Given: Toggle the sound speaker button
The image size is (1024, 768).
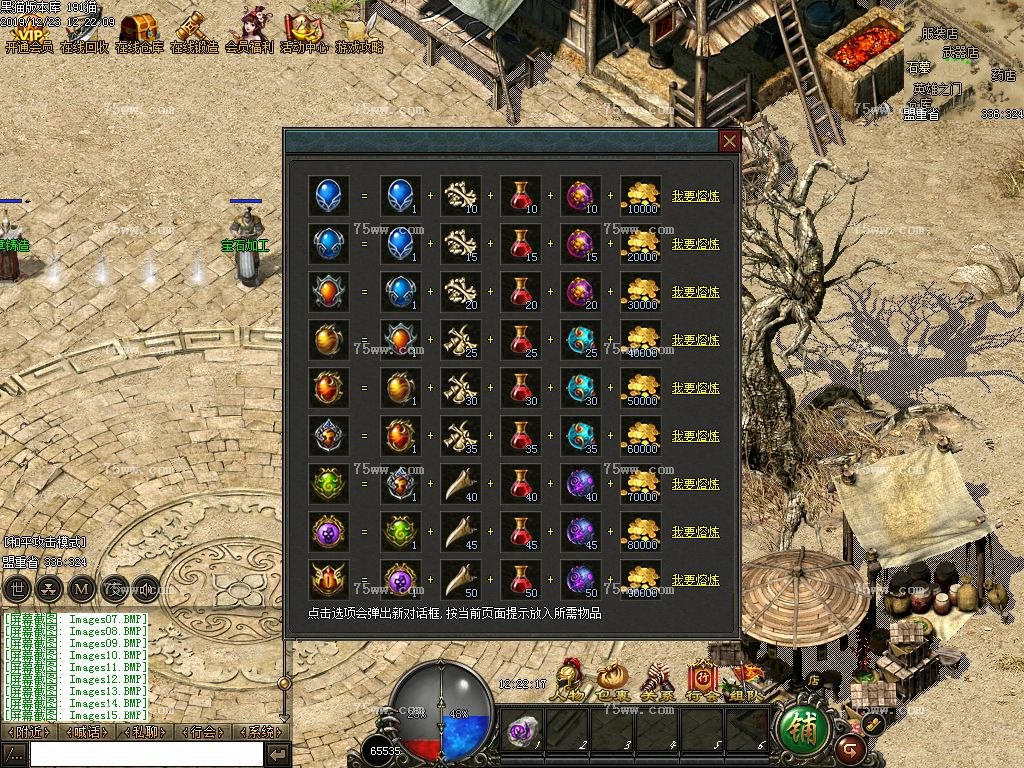Looking at the screenshot, I should point(146,588).
